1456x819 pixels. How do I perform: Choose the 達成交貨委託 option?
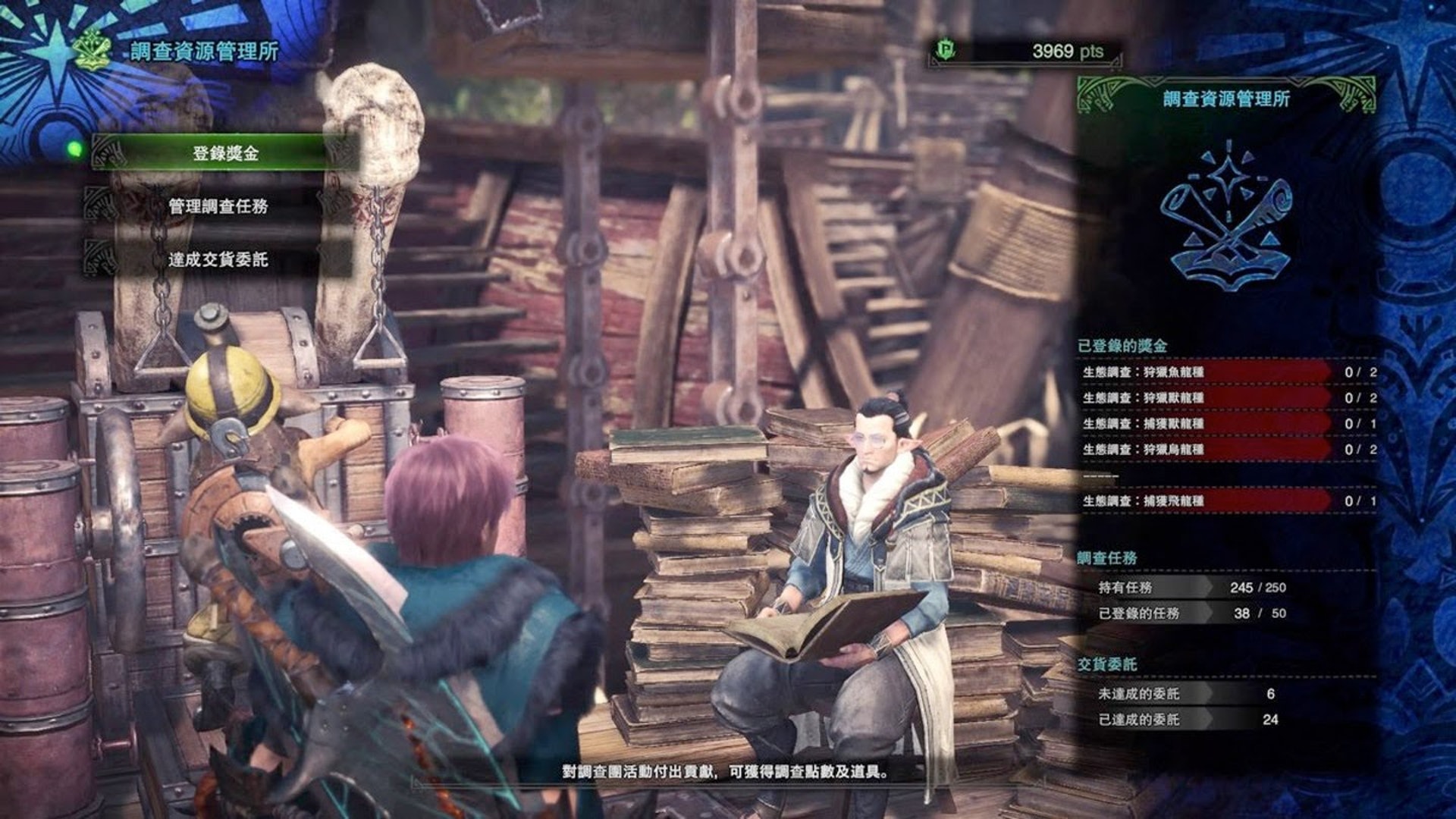[218, 259]
